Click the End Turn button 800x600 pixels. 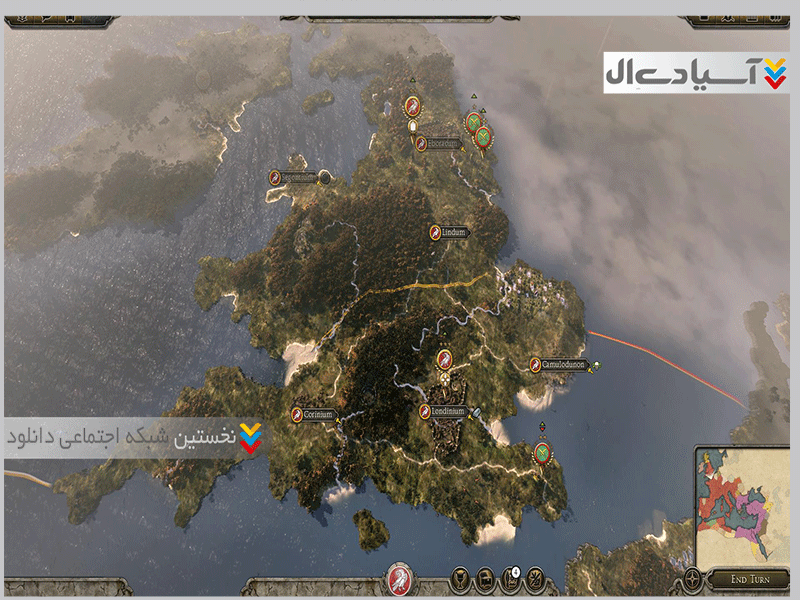pyautogui.click(x=747, y=579)
